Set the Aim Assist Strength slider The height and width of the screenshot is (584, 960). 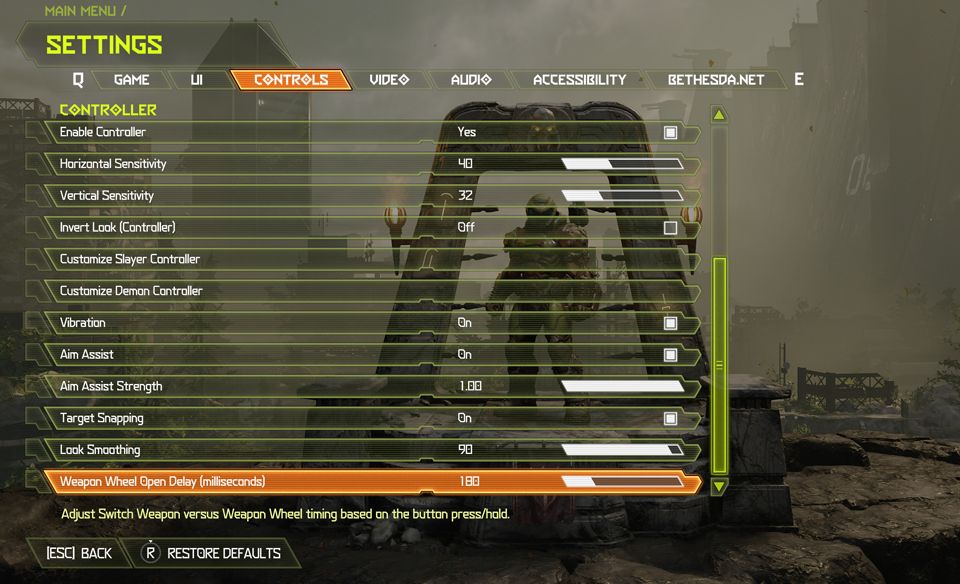(x=622, y=387)
